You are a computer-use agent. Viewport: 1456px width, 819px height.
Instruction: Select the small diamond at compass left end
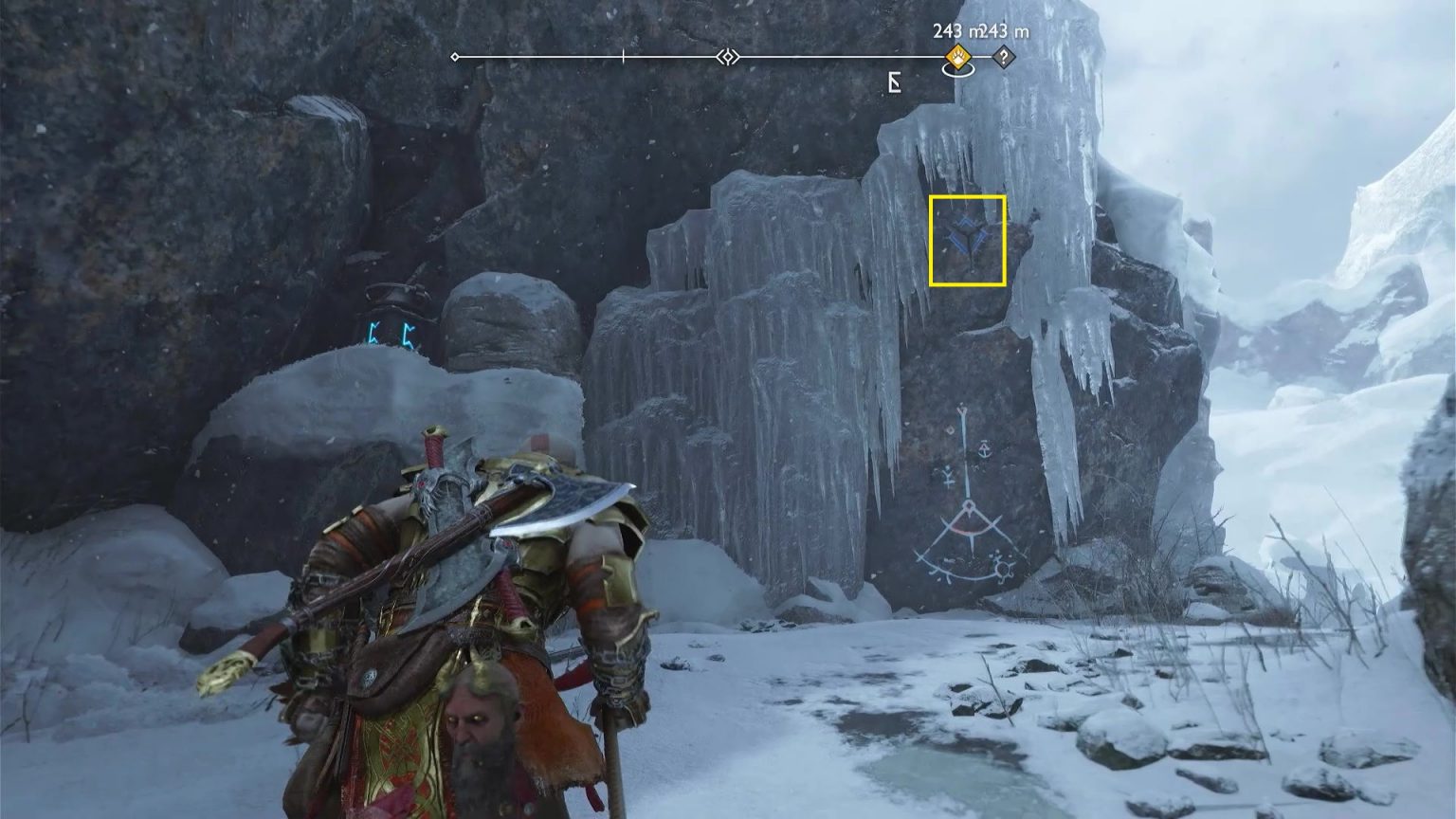(455, 56)
